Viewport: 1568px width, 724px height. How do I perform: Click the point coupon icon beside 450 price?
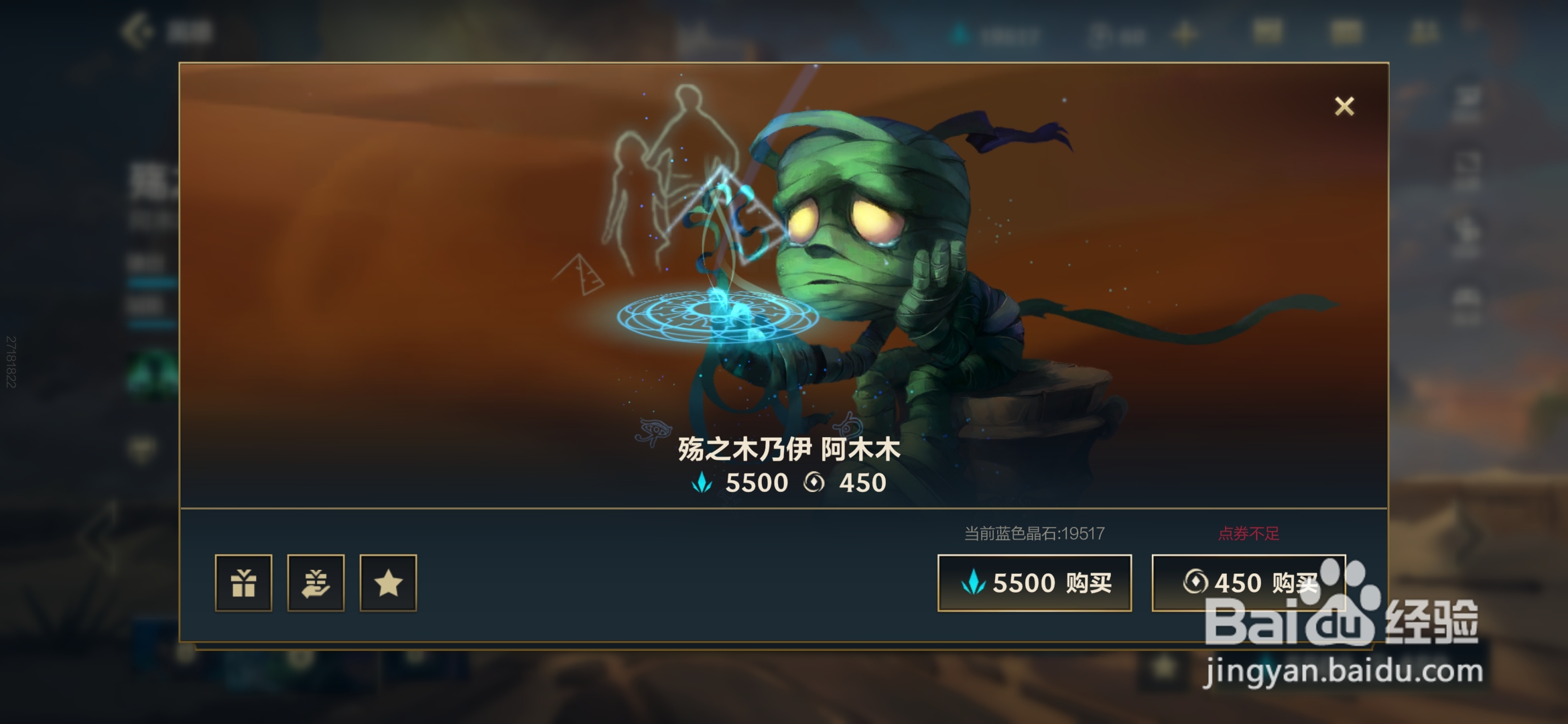click(814, 482)
